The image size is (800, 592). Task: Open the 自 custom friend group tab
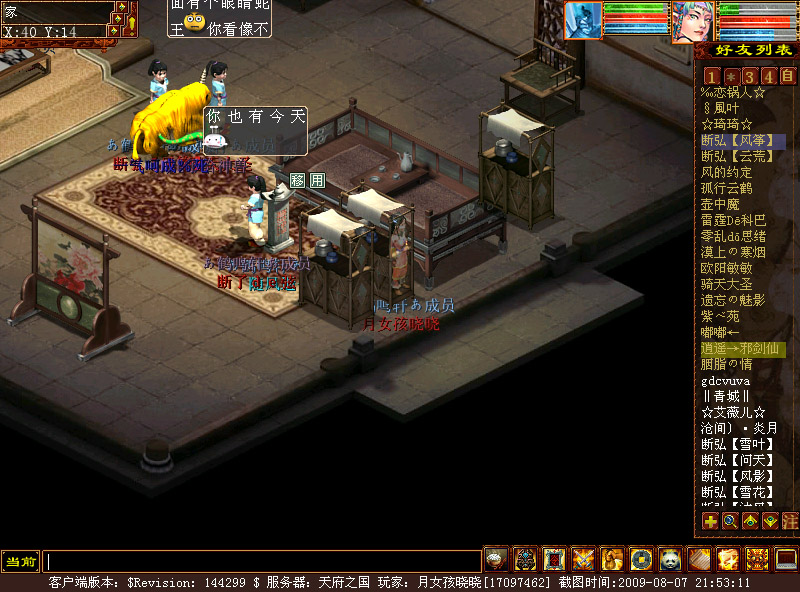(x=788, y=76)
